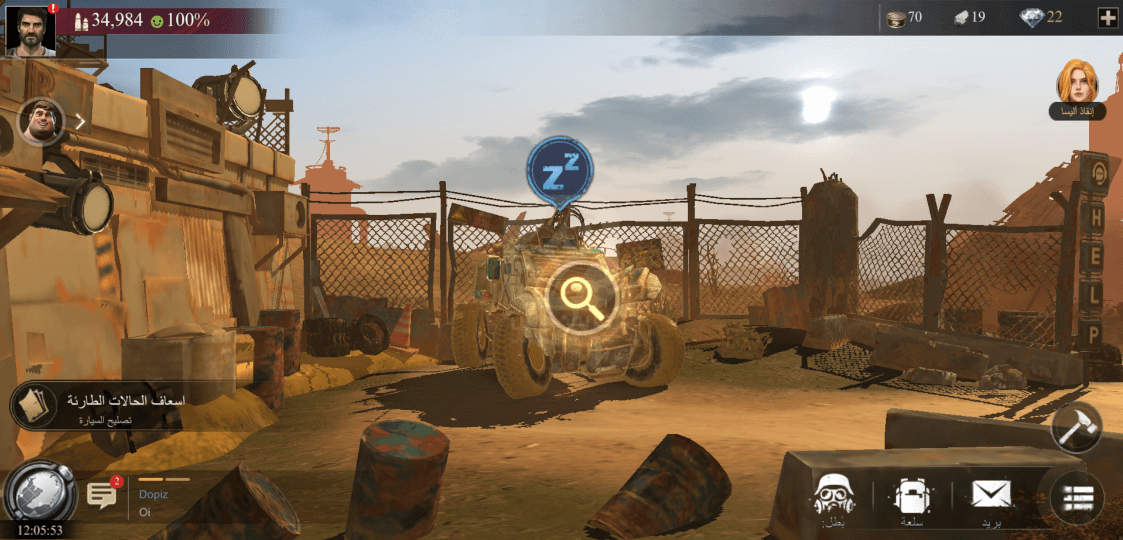Tap the plus button to add diamonds
The height and width of the screenshot is (540, 1123).
[x=1107, y=17]
